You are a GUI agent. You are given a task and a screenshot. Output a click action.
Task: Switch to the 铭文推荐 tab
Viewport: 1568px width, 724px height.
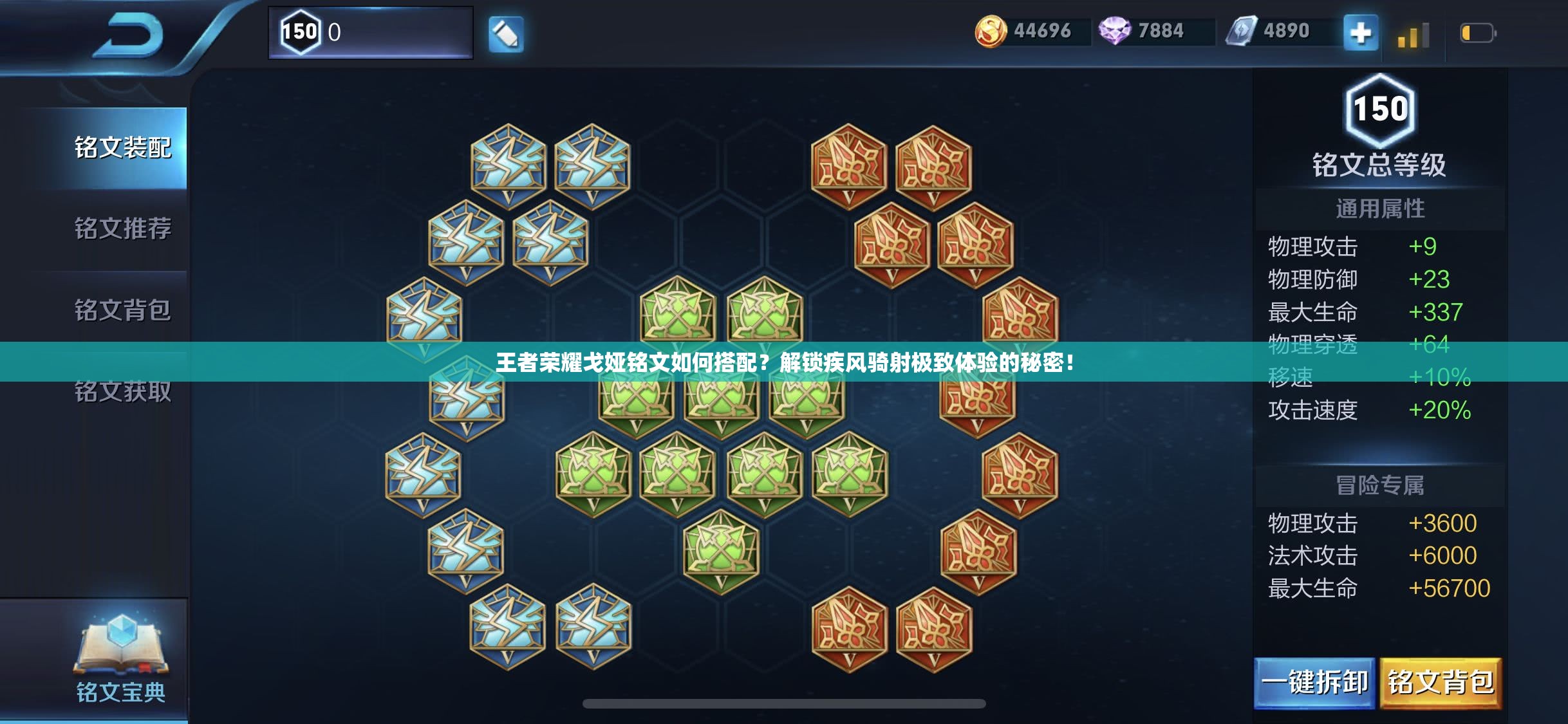122,229
